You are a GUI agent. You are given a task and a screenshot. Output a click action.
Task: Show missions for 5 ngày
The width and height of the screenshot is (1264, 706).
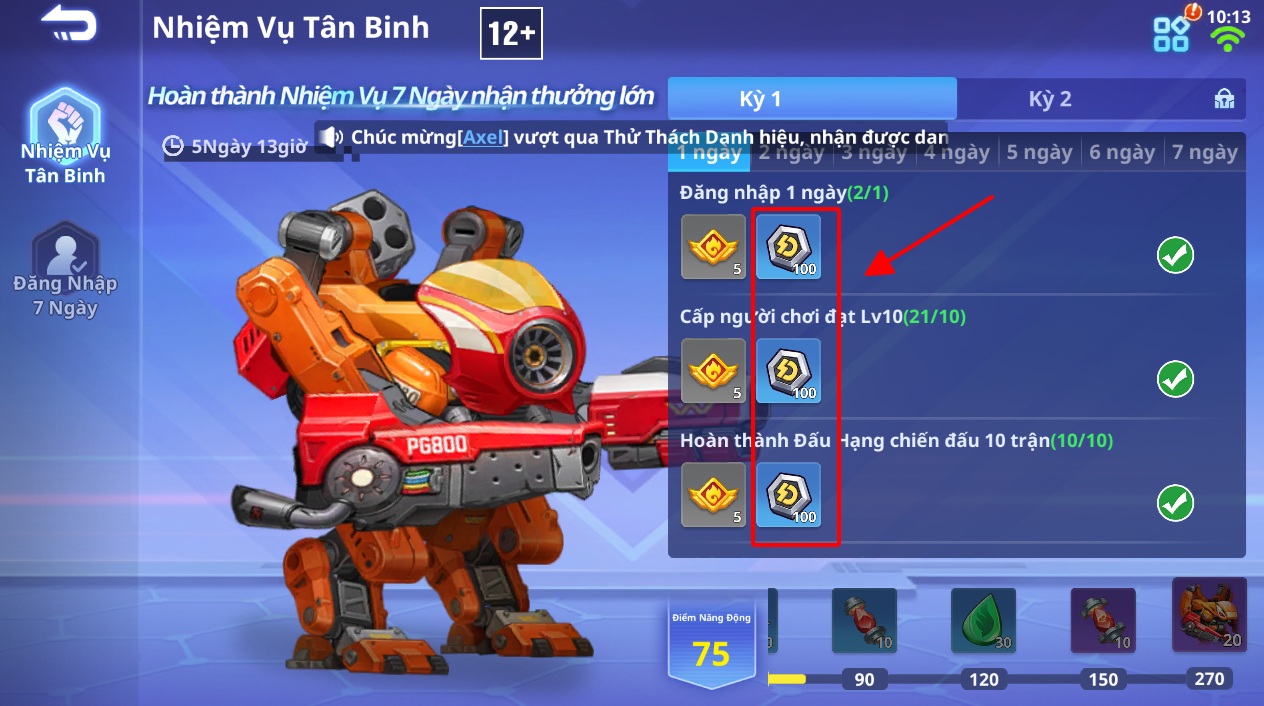1039,153
